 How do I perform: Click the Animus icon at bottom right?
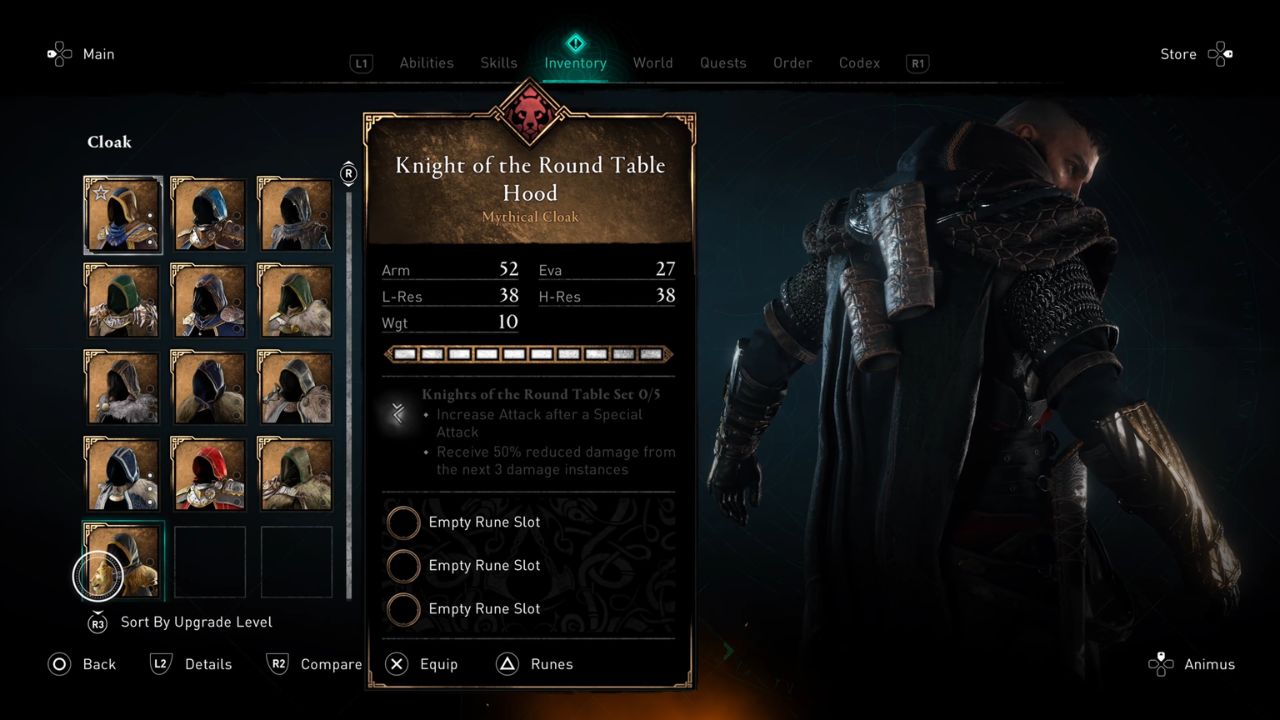(x=1160, y=664)
